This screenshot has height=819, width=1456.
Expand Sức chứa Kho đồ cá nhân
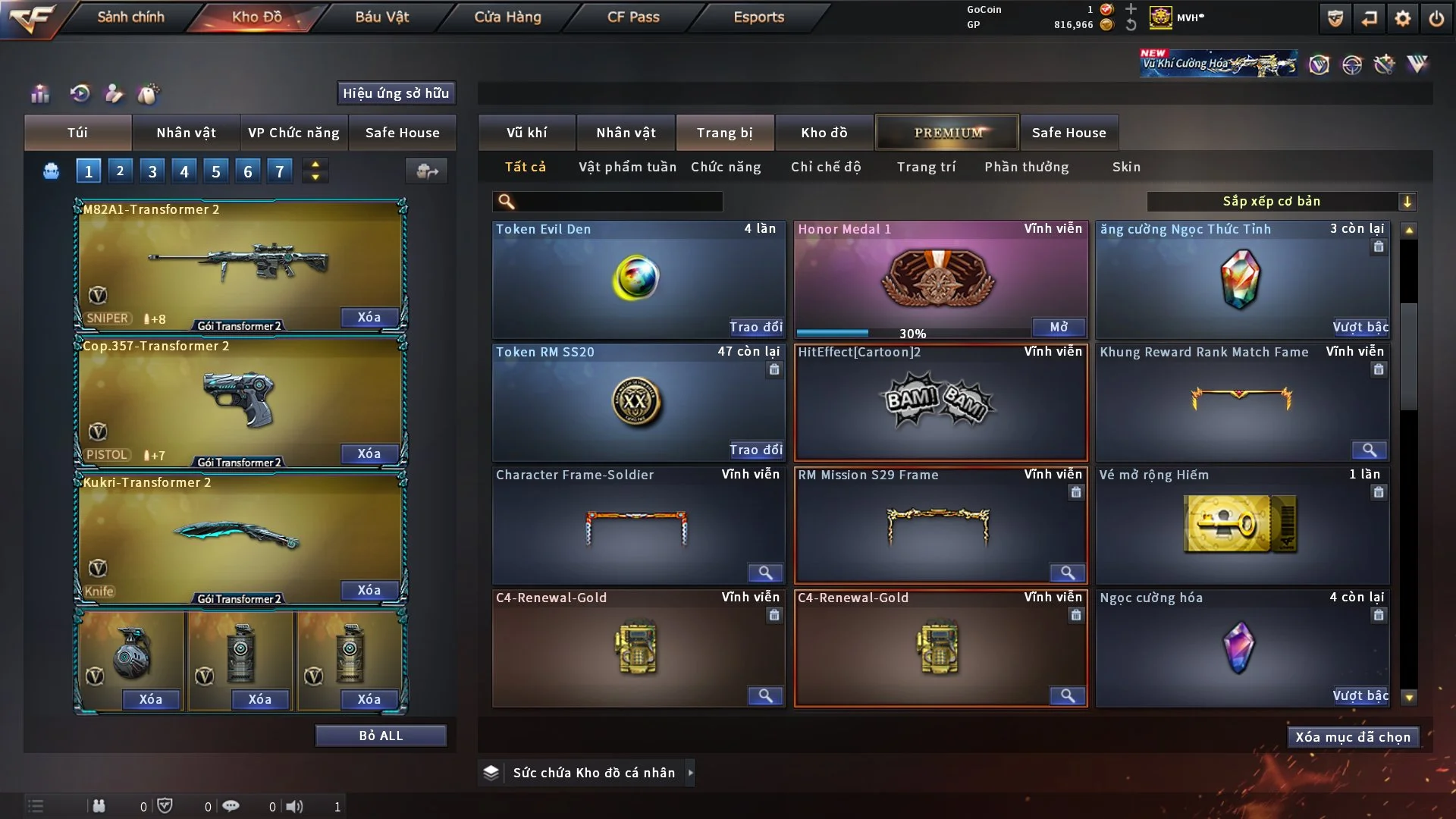click(x=690, y=773)
